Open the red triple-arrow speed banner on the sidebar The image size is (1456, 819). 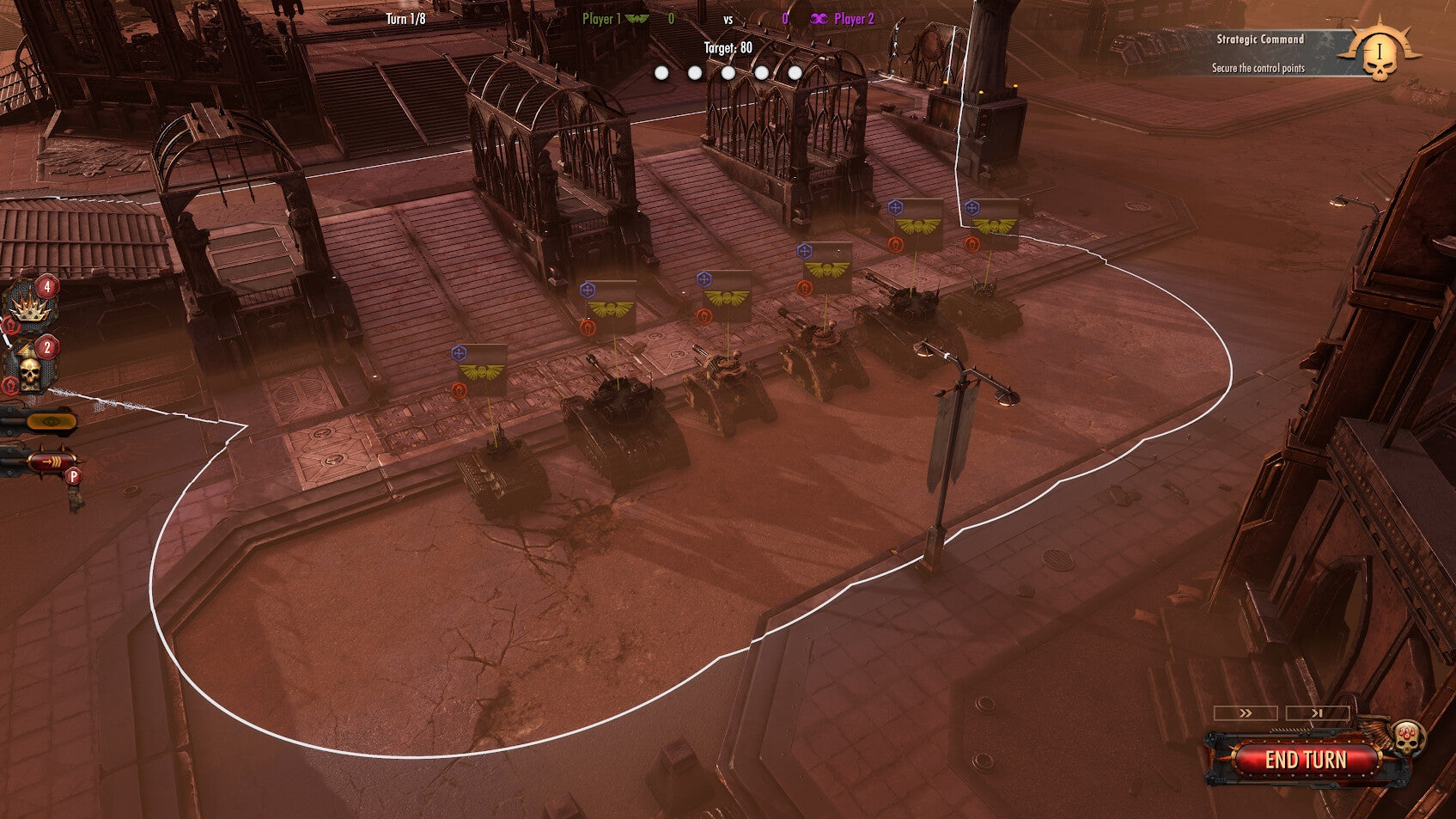pos(53,459)
